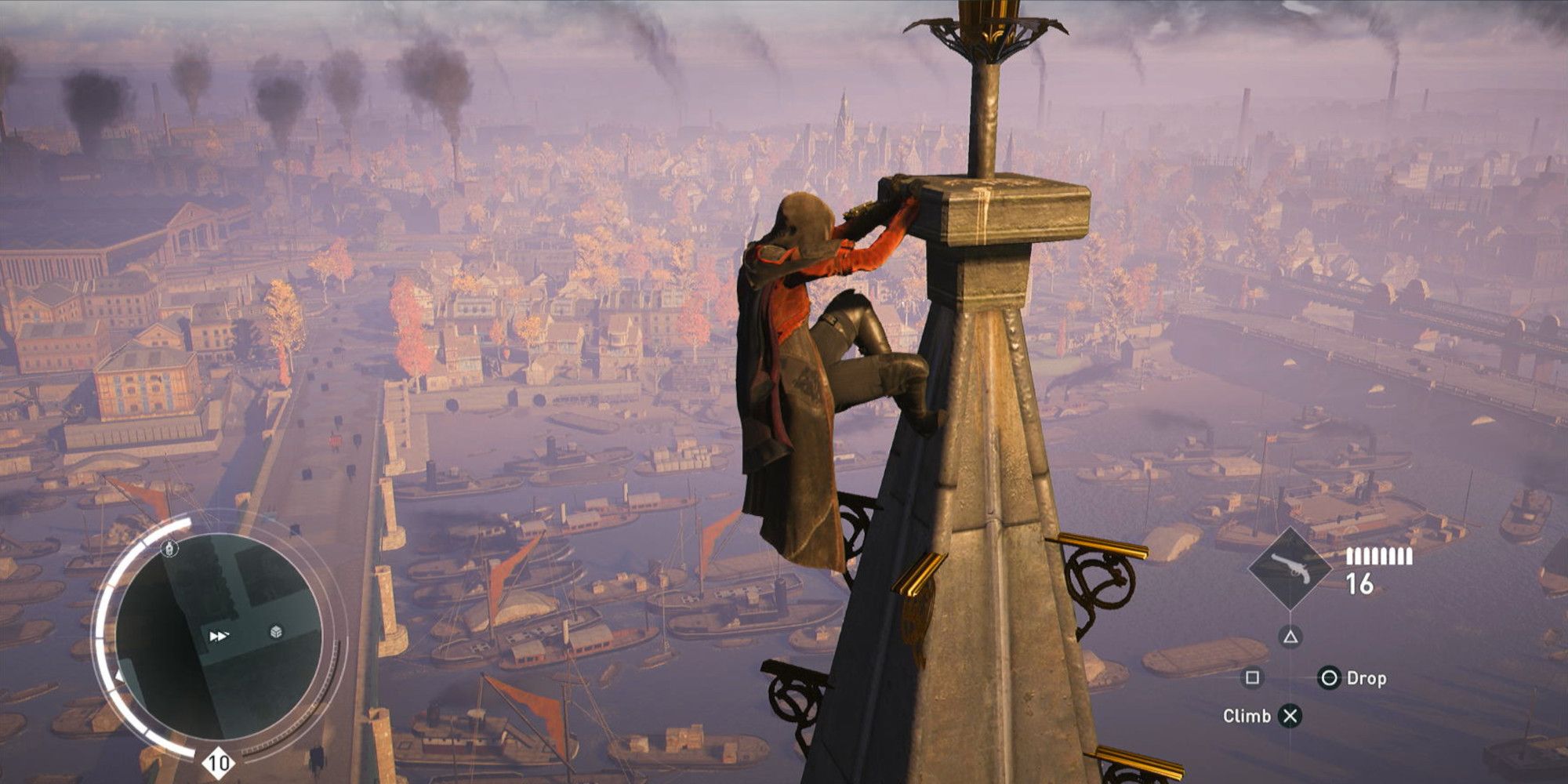Select the chest marker on the minimap

pos(276,632)
